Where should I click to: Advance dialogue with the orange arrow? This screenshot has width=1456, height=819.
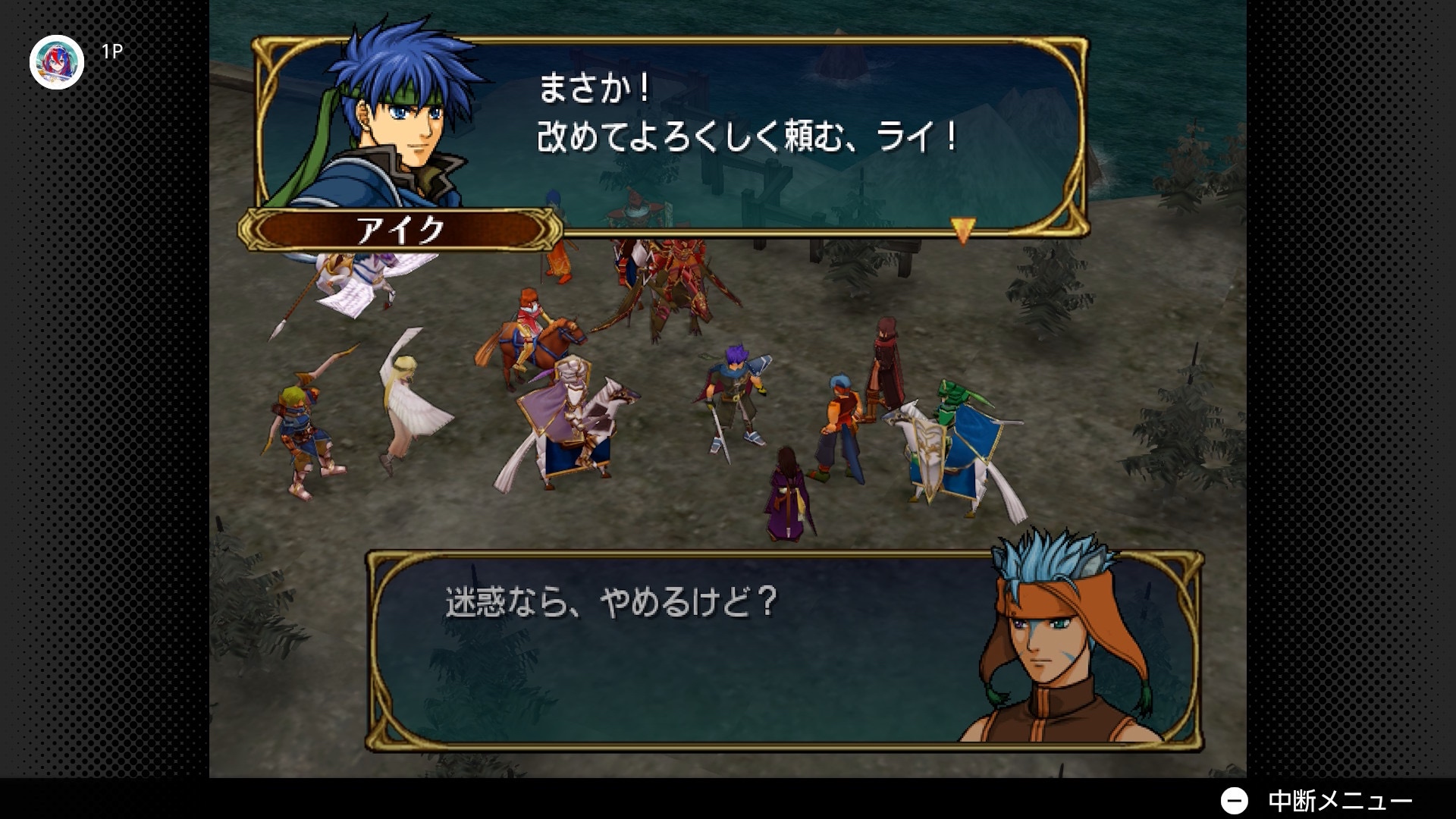(x=962, y=230)
